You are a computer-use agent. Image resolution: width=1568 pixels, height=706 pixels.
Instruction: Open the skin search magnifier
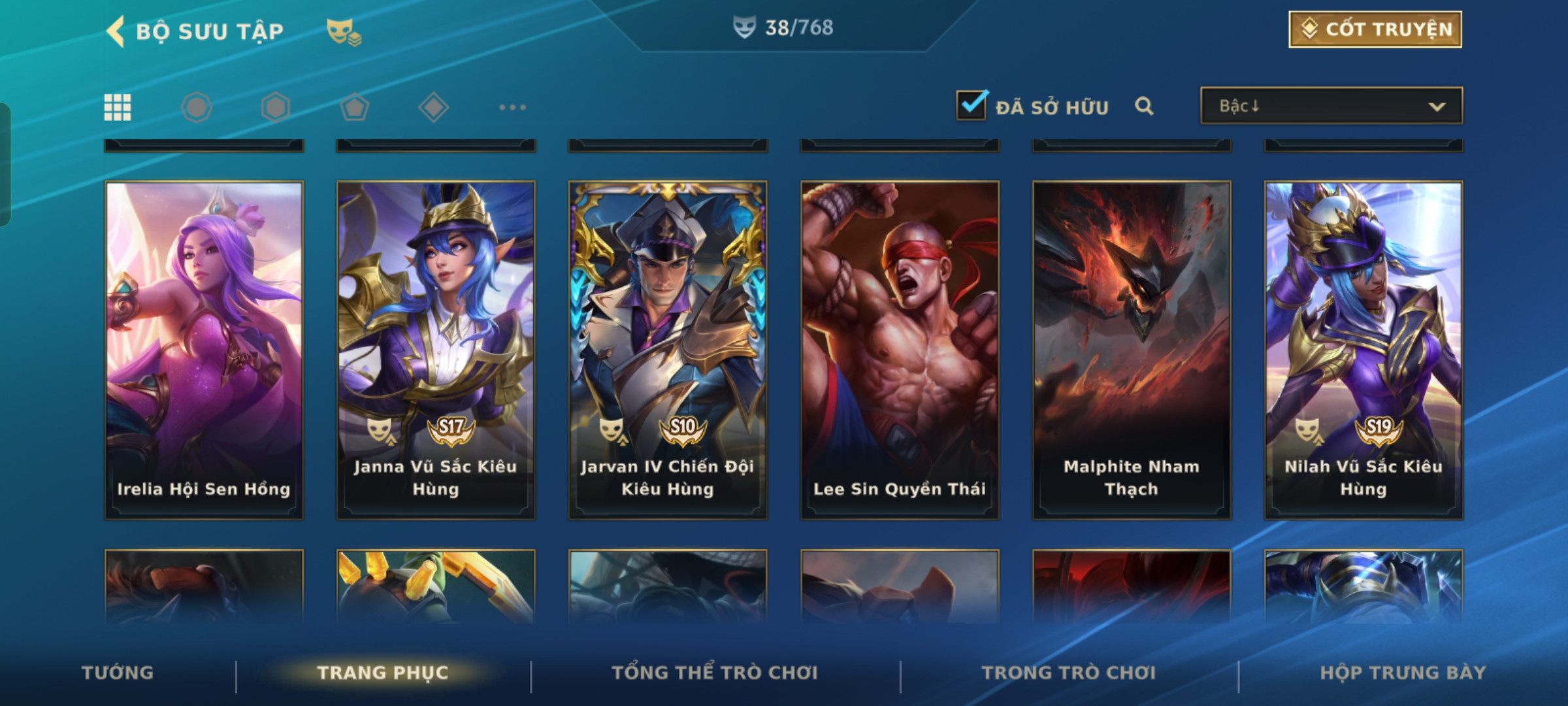click(1143, 106)
